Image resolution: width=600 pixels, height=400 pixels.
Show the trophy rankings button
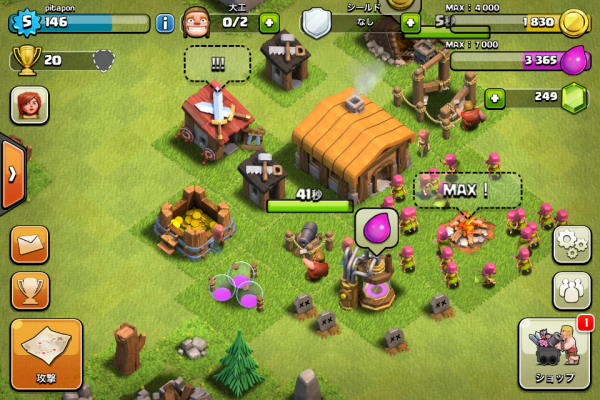point(30,289)
